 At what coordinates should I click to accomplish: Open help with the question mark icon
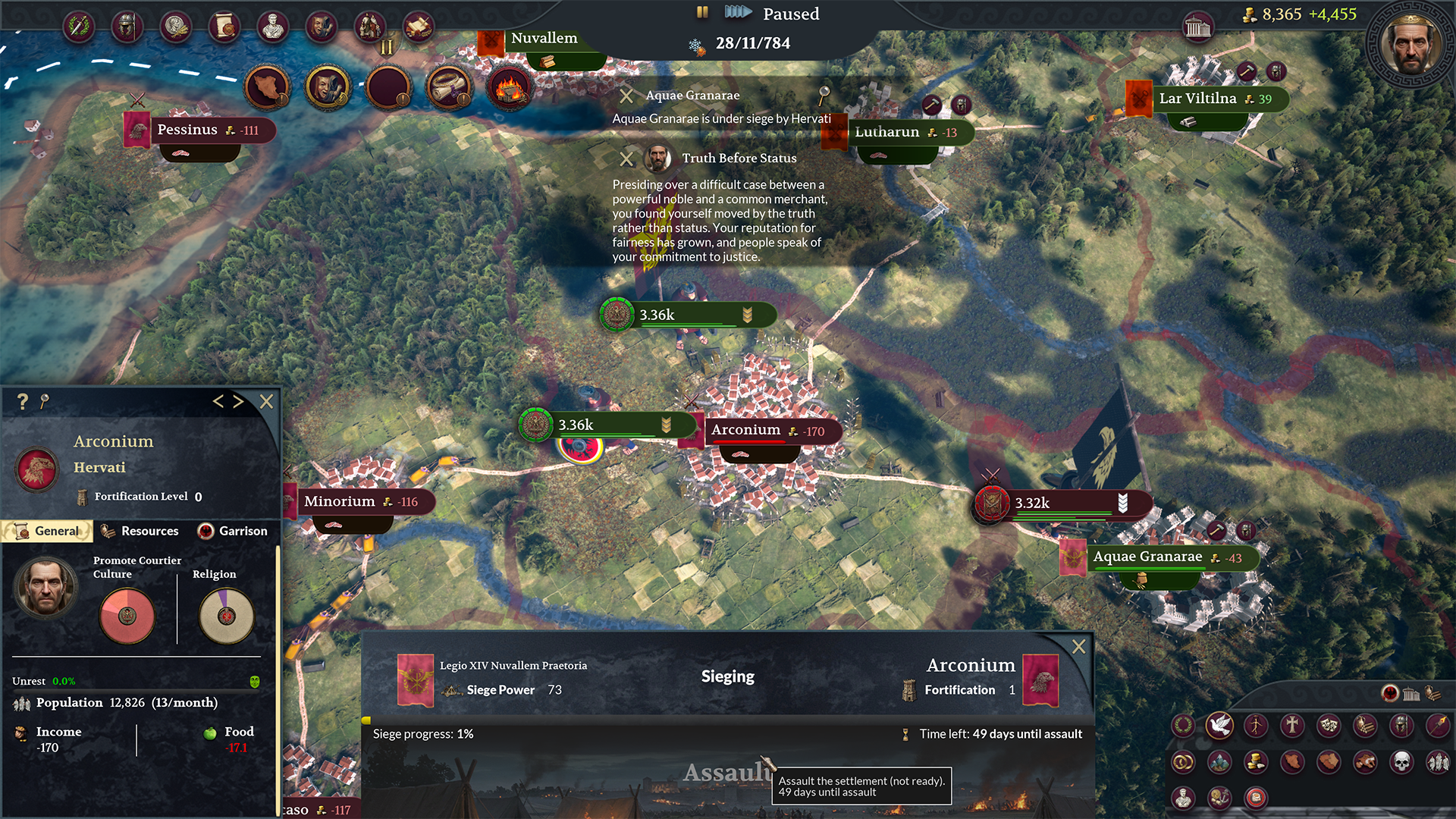pos(23,401)
